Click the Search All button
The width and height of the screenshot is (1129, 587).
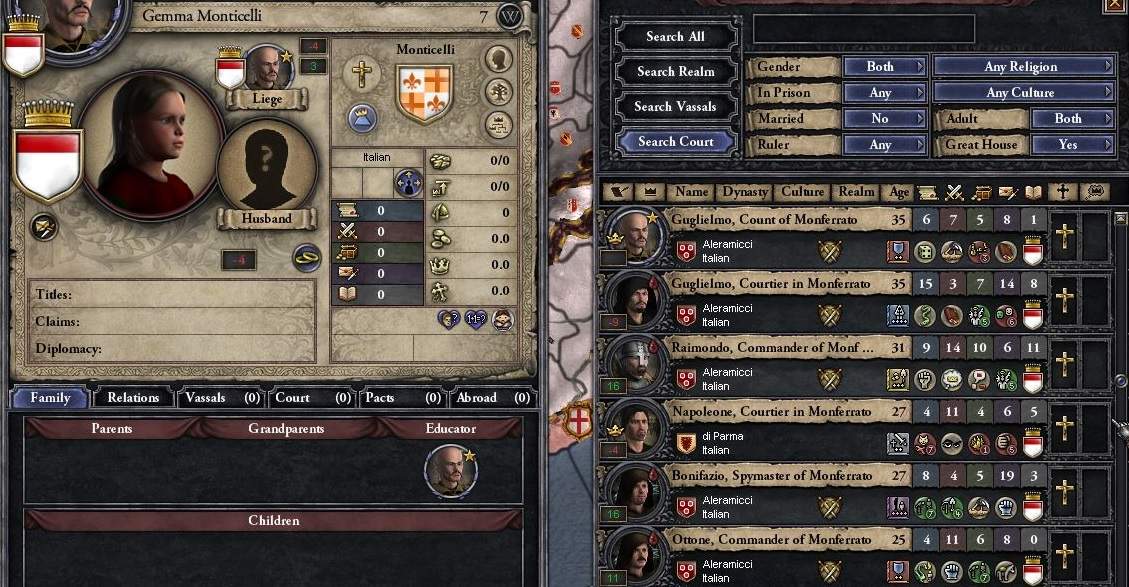coord(675,37)
